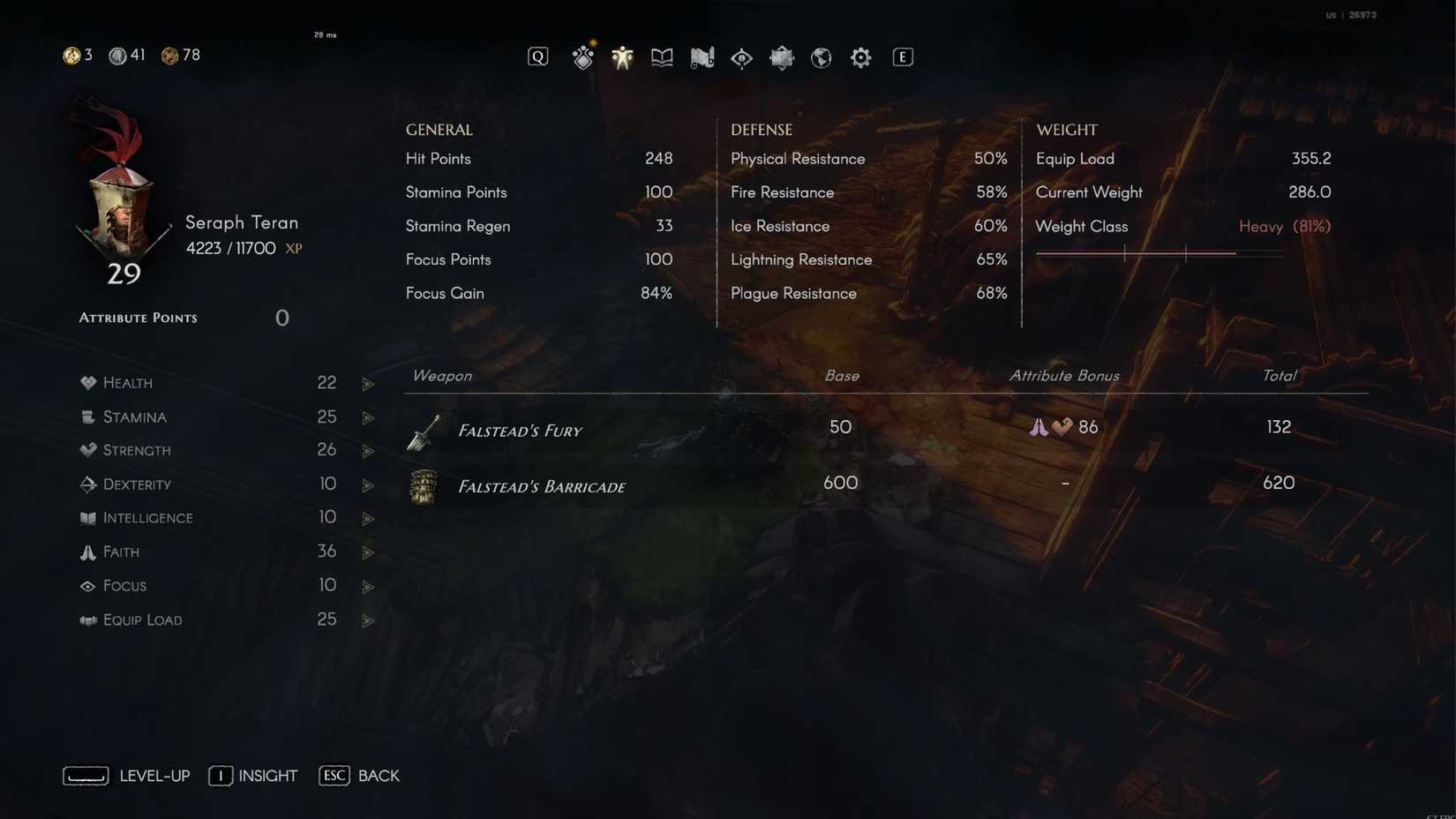The width and height of the screenshot is (1456, 819).
Task: Expand the Faith attribute arrow
Action: 368,552
